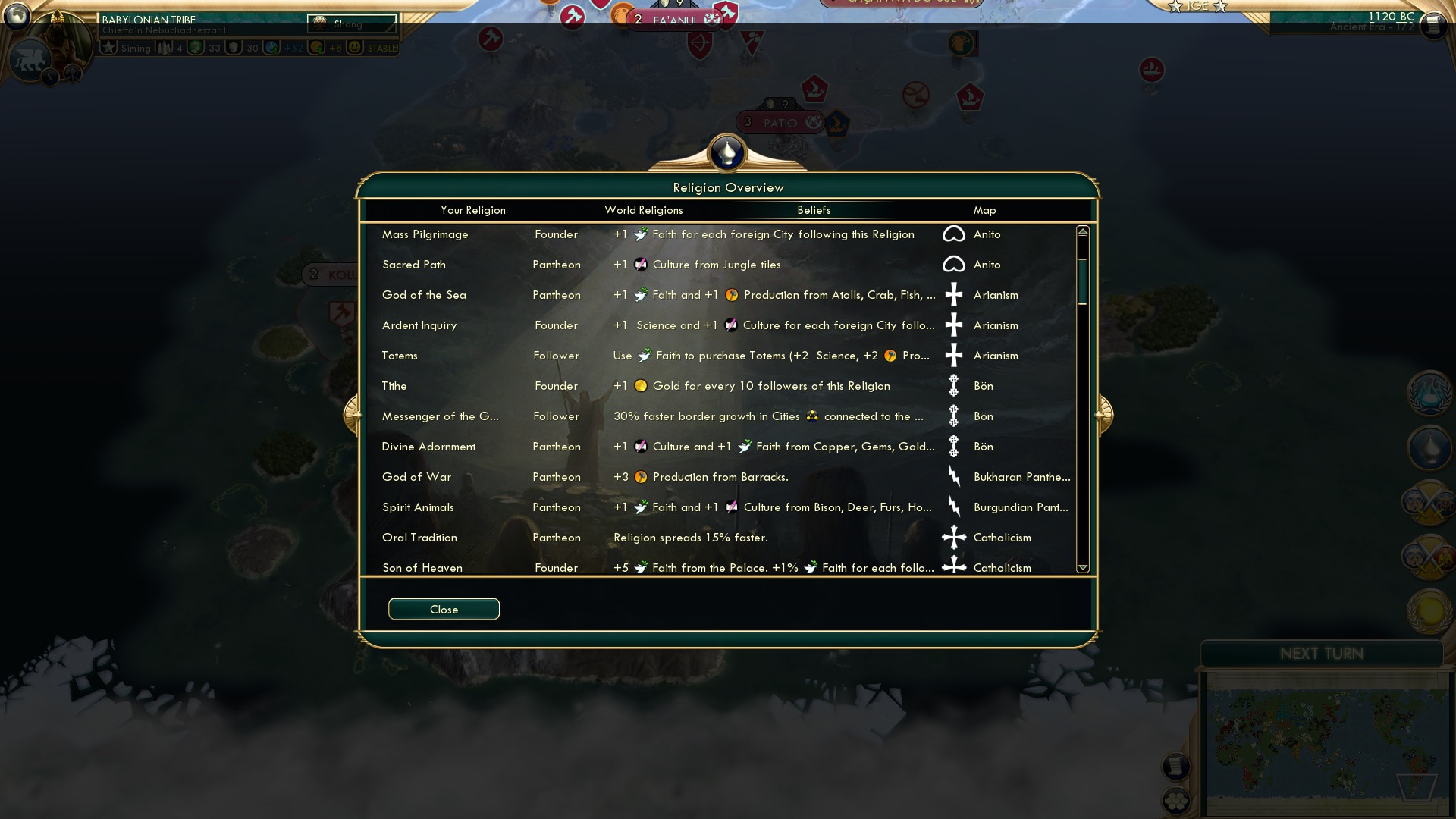Click the science +52 icon in resource bar
The image size is (1456, 819).
(x=272, y=48)
